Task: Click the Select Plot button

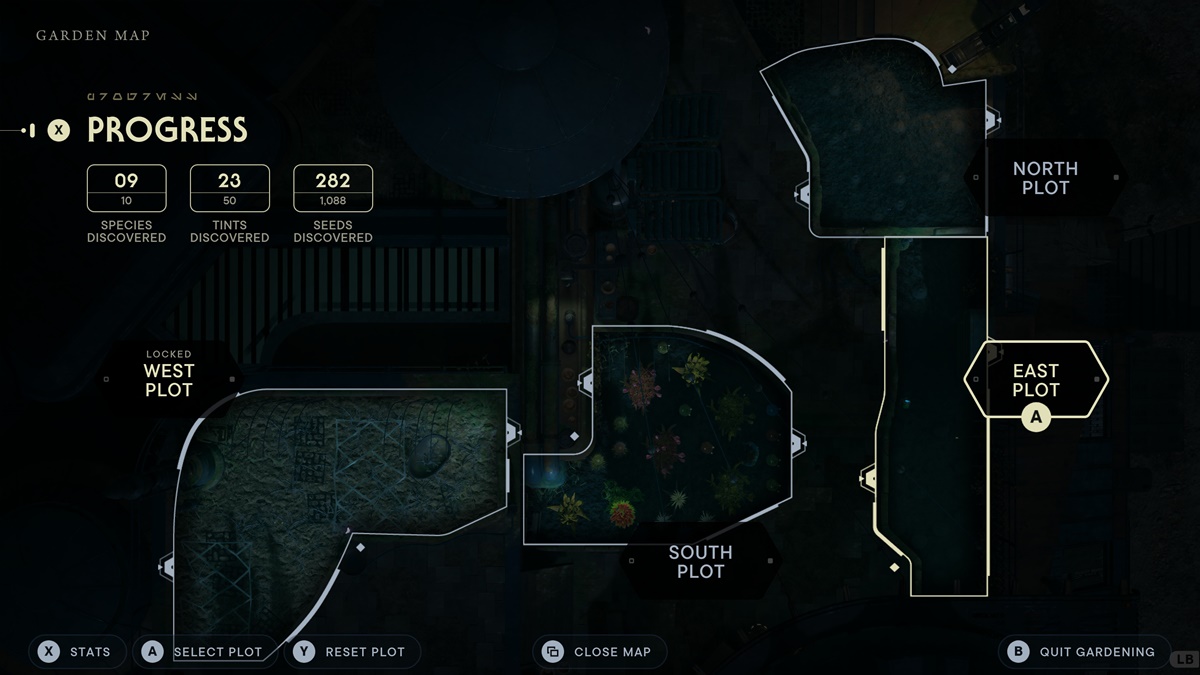Action: 204,652
